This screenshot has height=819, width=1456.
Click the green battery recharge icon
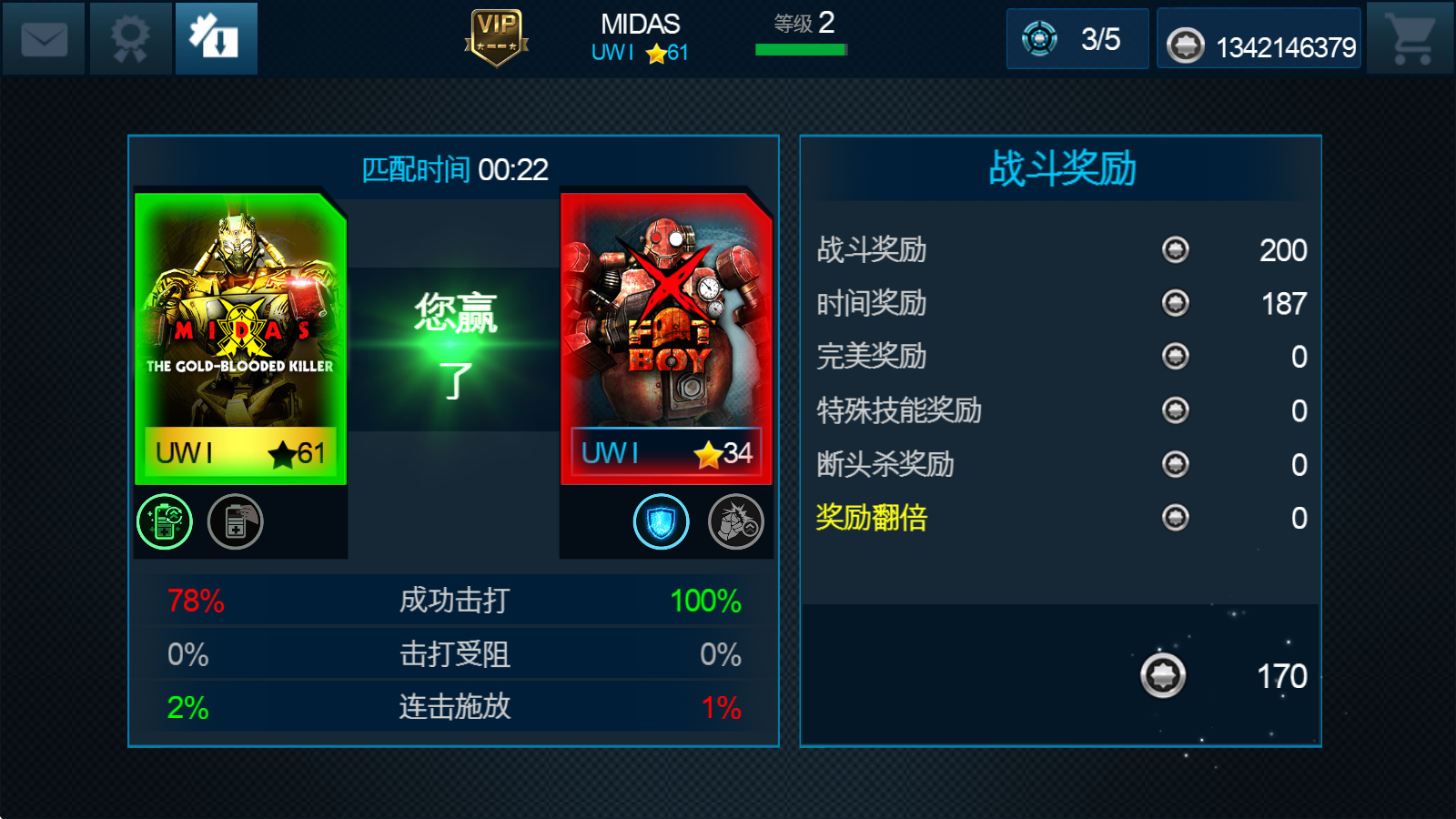[x=164, y=521]
